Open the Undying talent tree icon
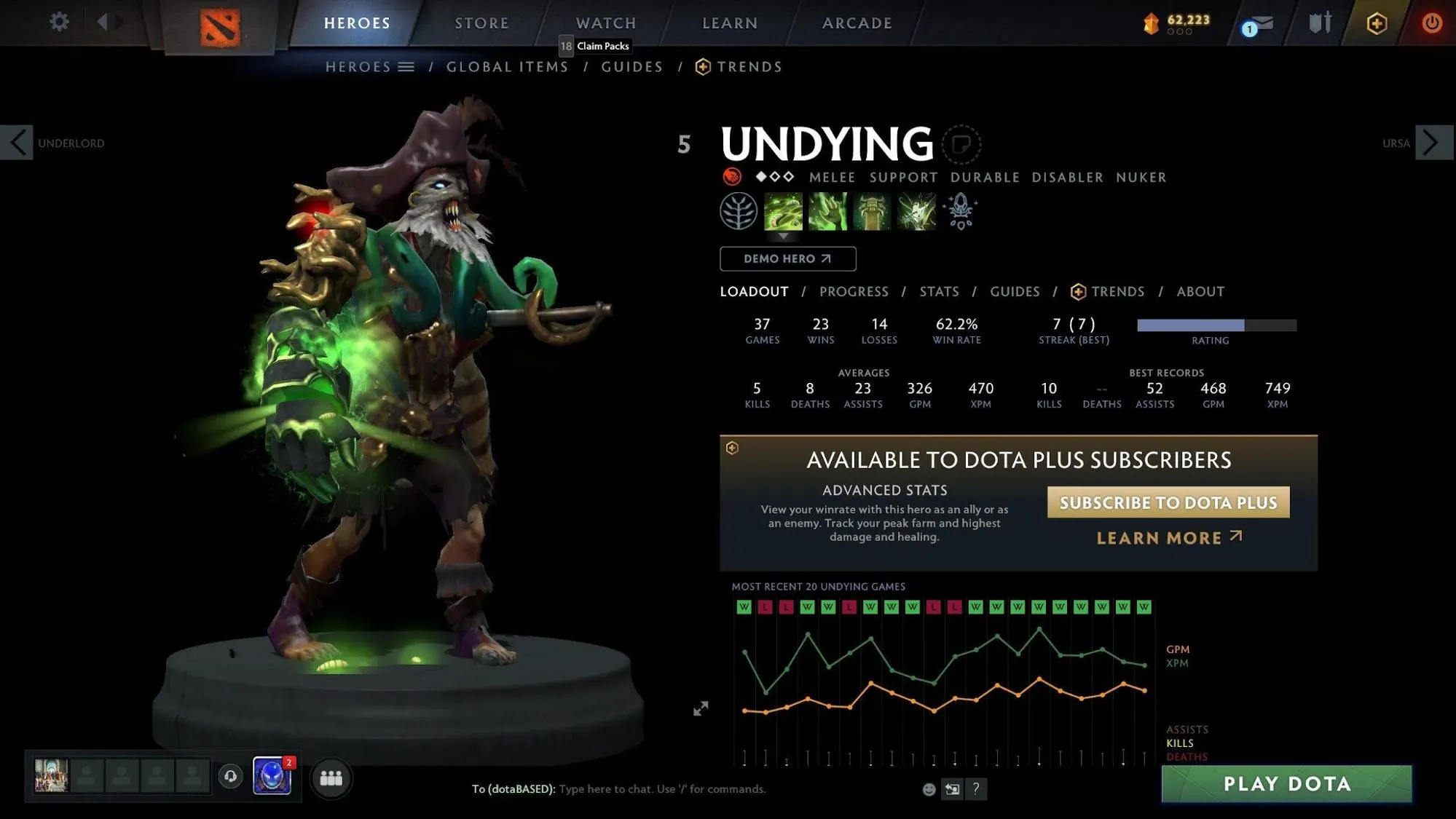The width and height of the screenshot is (1456, 819). tap(738, 212)
